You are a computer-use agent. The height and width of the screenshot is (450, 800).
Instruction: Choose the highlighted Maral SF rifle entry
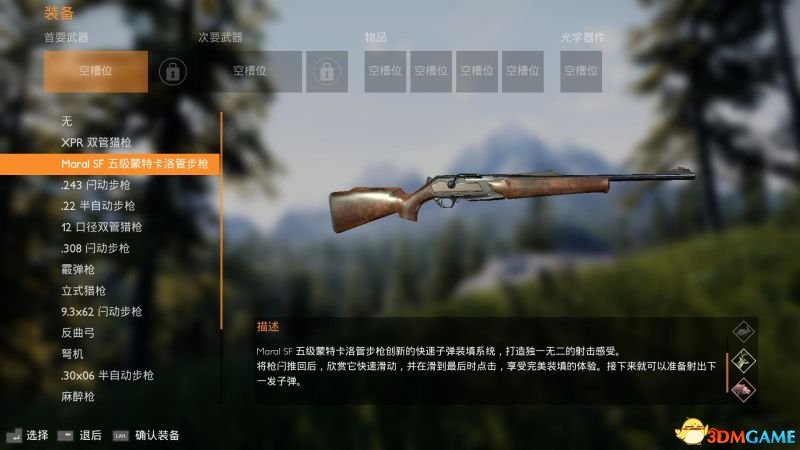(110, 163)
